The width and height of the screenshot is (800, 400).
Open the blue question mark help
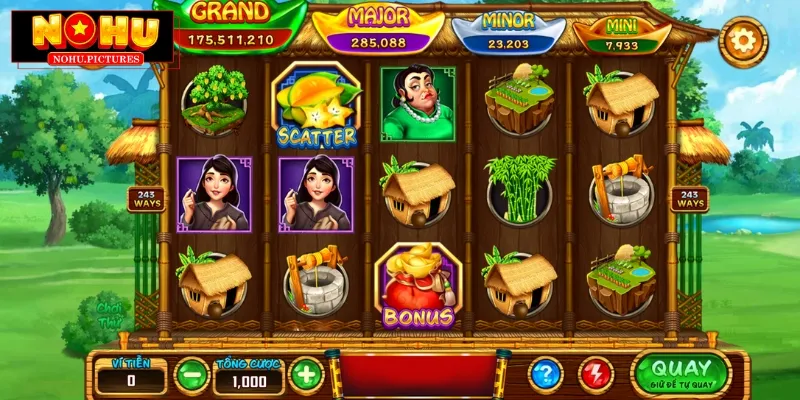(x=546, y=375)
